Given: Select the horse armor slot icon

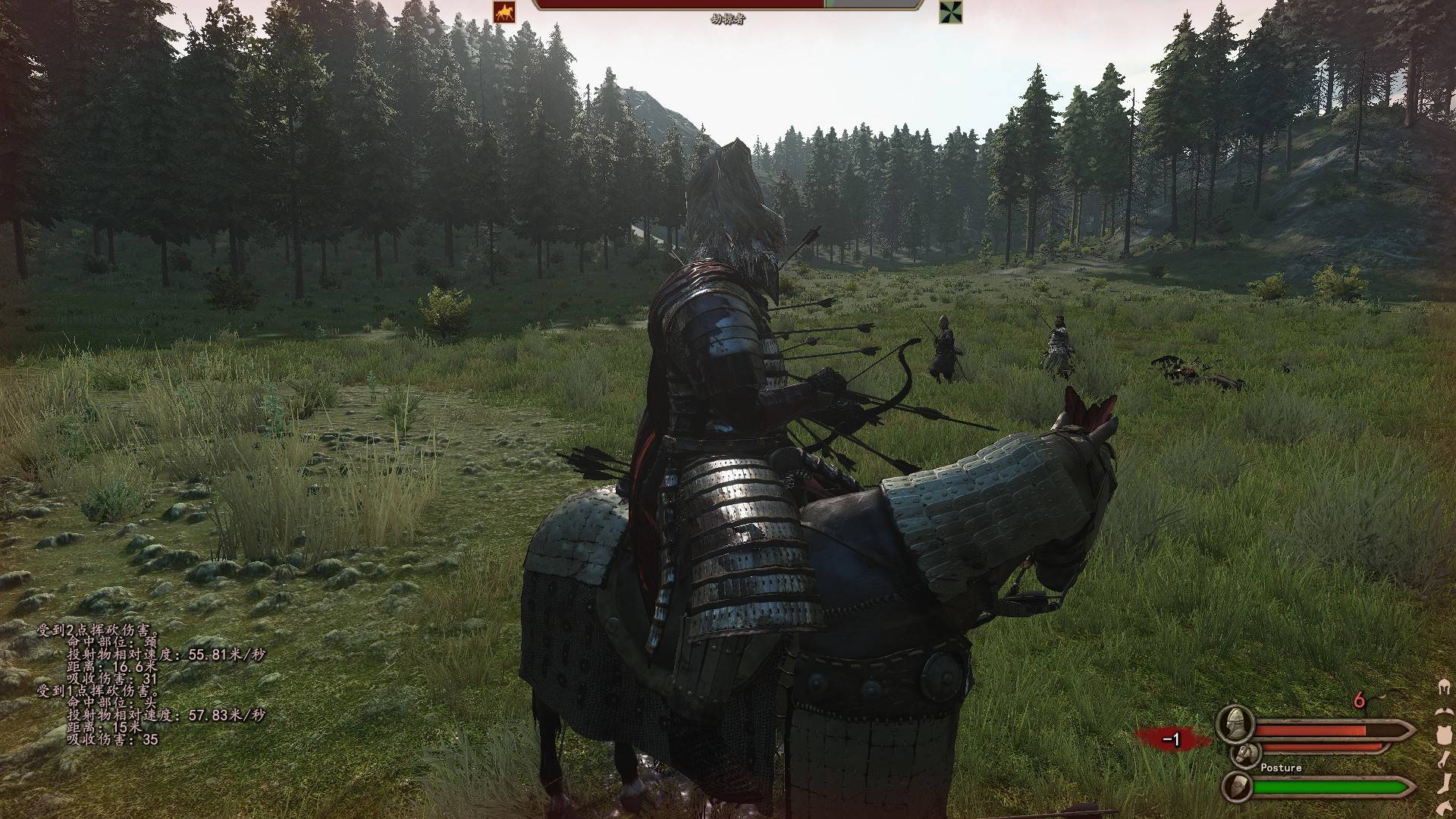Looking at the screenshot, I should [x=1444, y=807].
